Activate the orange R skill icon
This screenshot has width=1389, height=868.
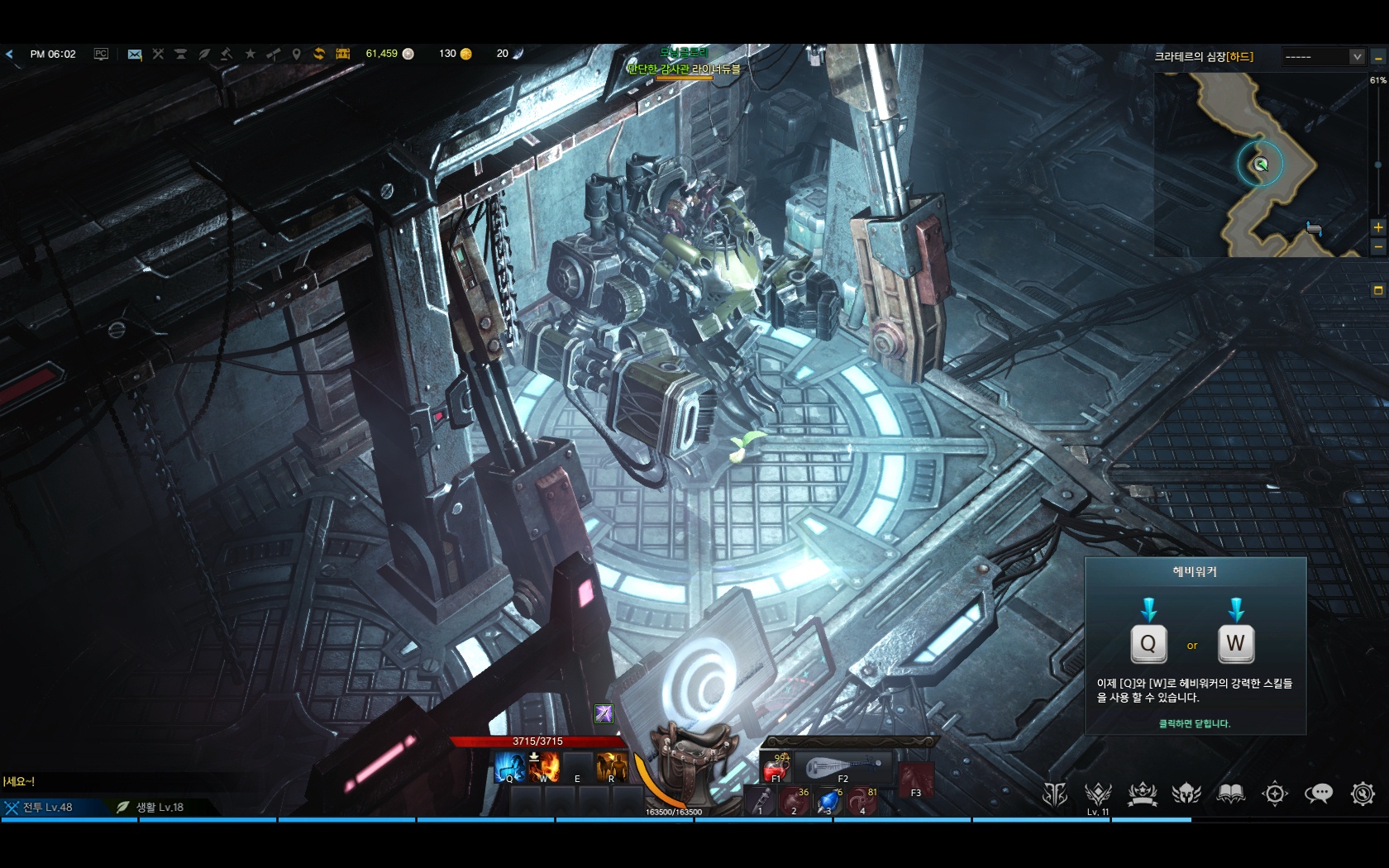tap(612, 767)
